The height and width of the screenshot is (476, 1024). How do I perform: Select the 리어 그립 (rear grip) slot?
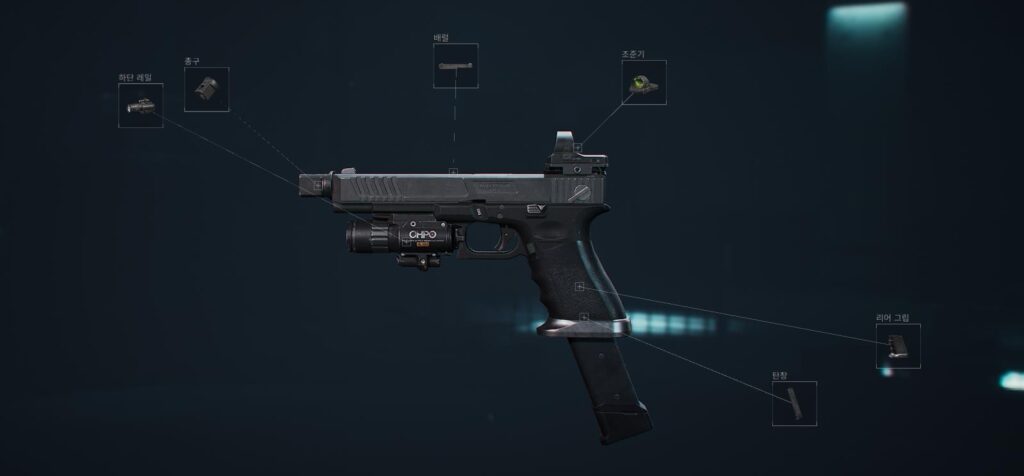(898, 346)
